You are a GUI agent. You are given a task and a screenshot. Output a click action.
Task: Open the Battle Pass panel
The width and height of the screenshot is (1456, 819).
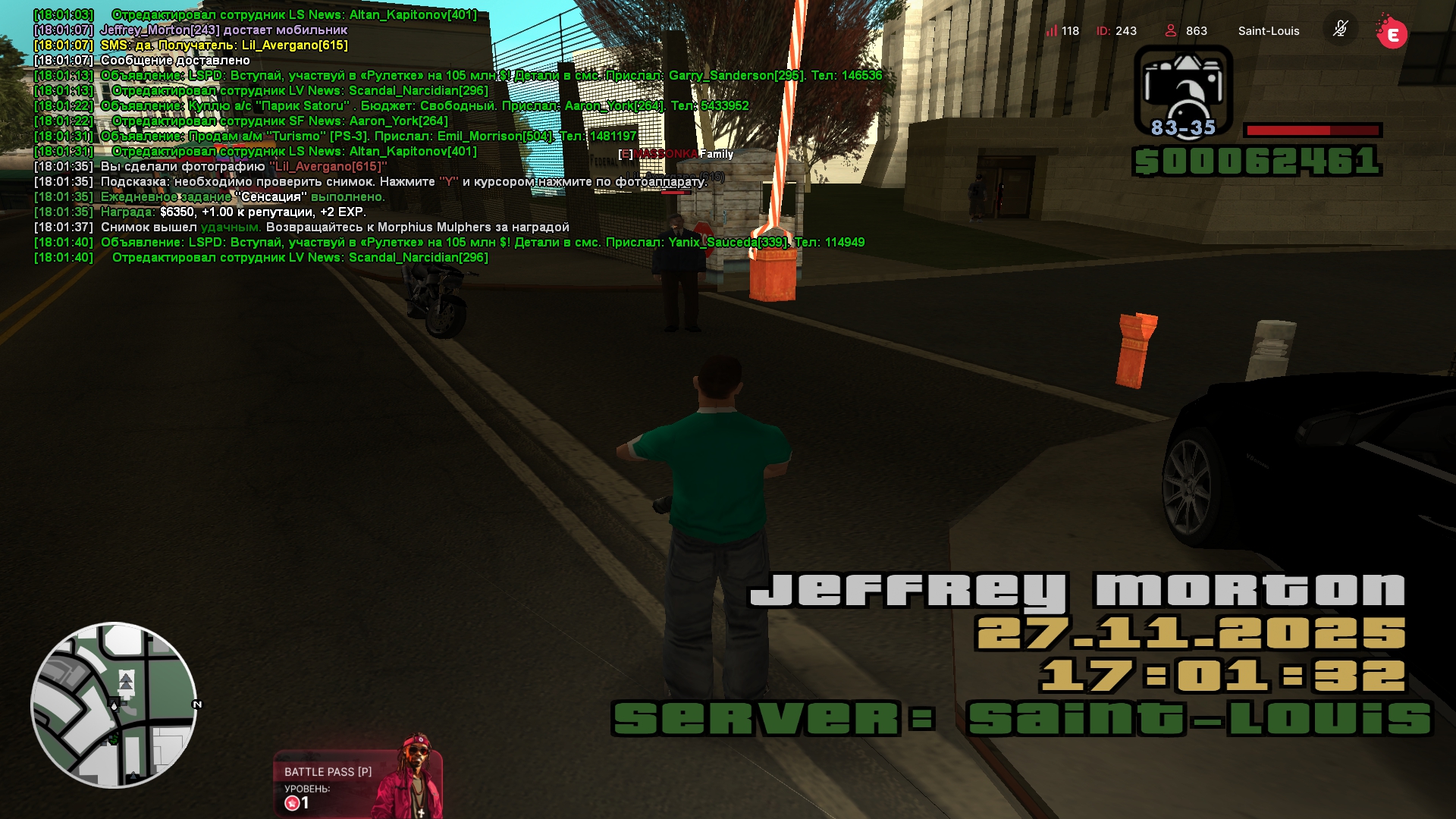[356, 784]
